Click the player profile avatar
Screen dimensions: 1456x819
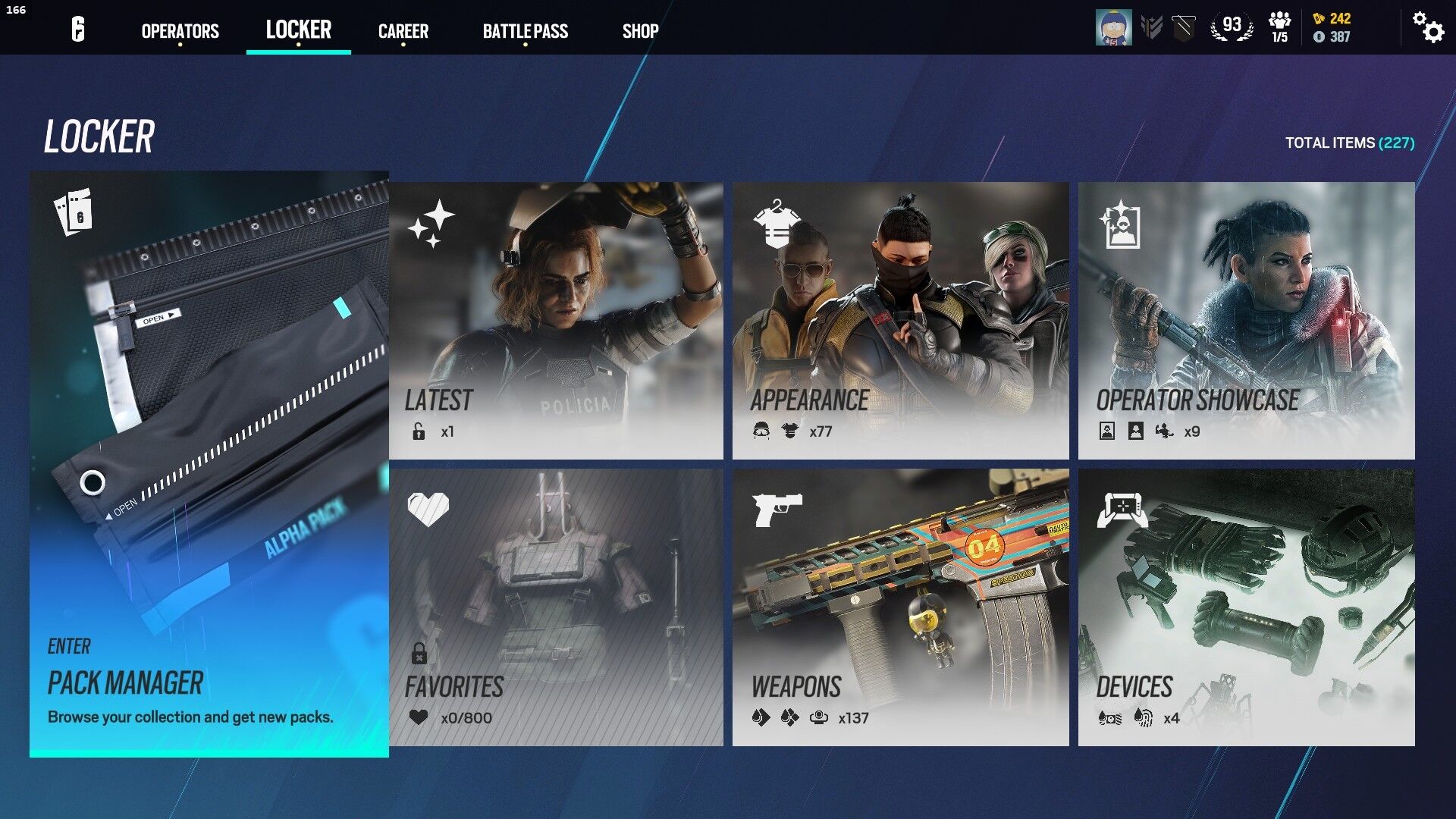[x=1113, y=28]
